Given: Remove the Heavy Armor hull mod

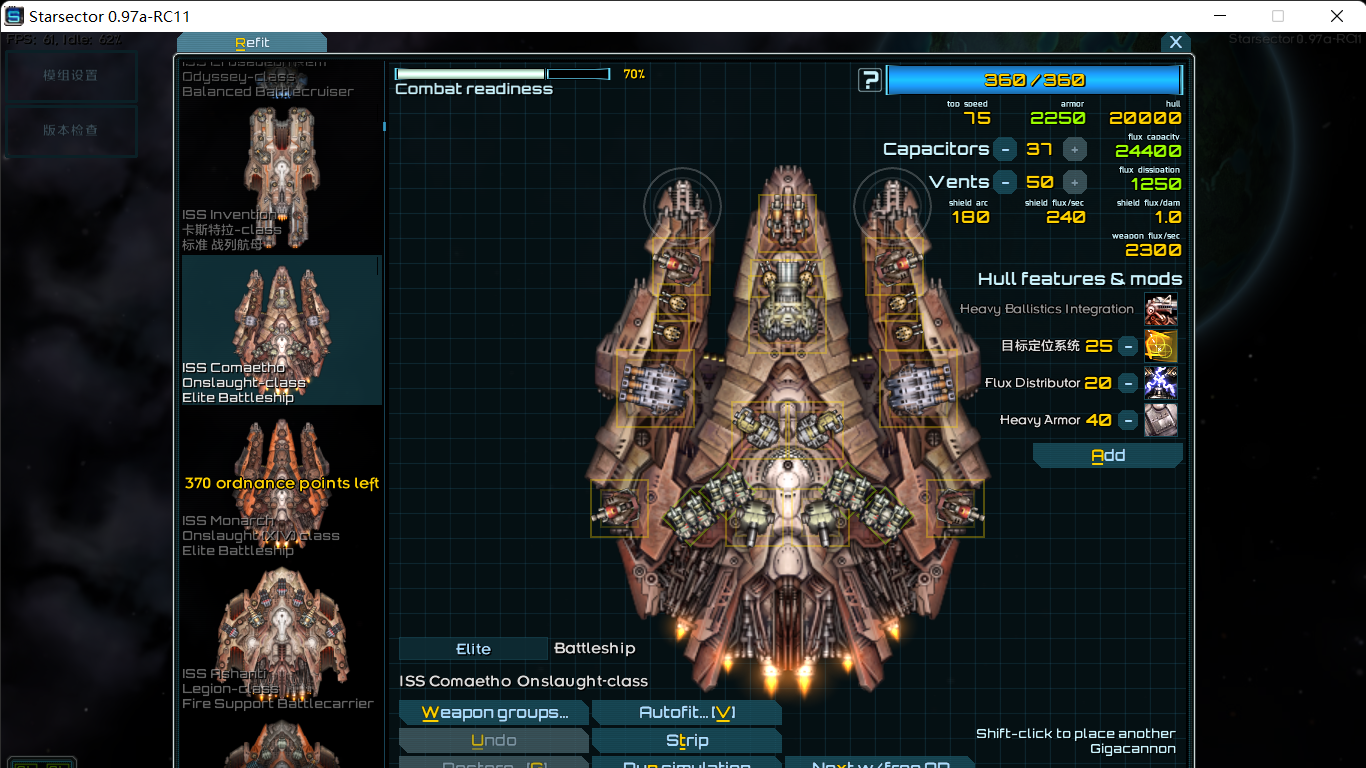Looking at the screenshot, I should tap(1127, 420).
